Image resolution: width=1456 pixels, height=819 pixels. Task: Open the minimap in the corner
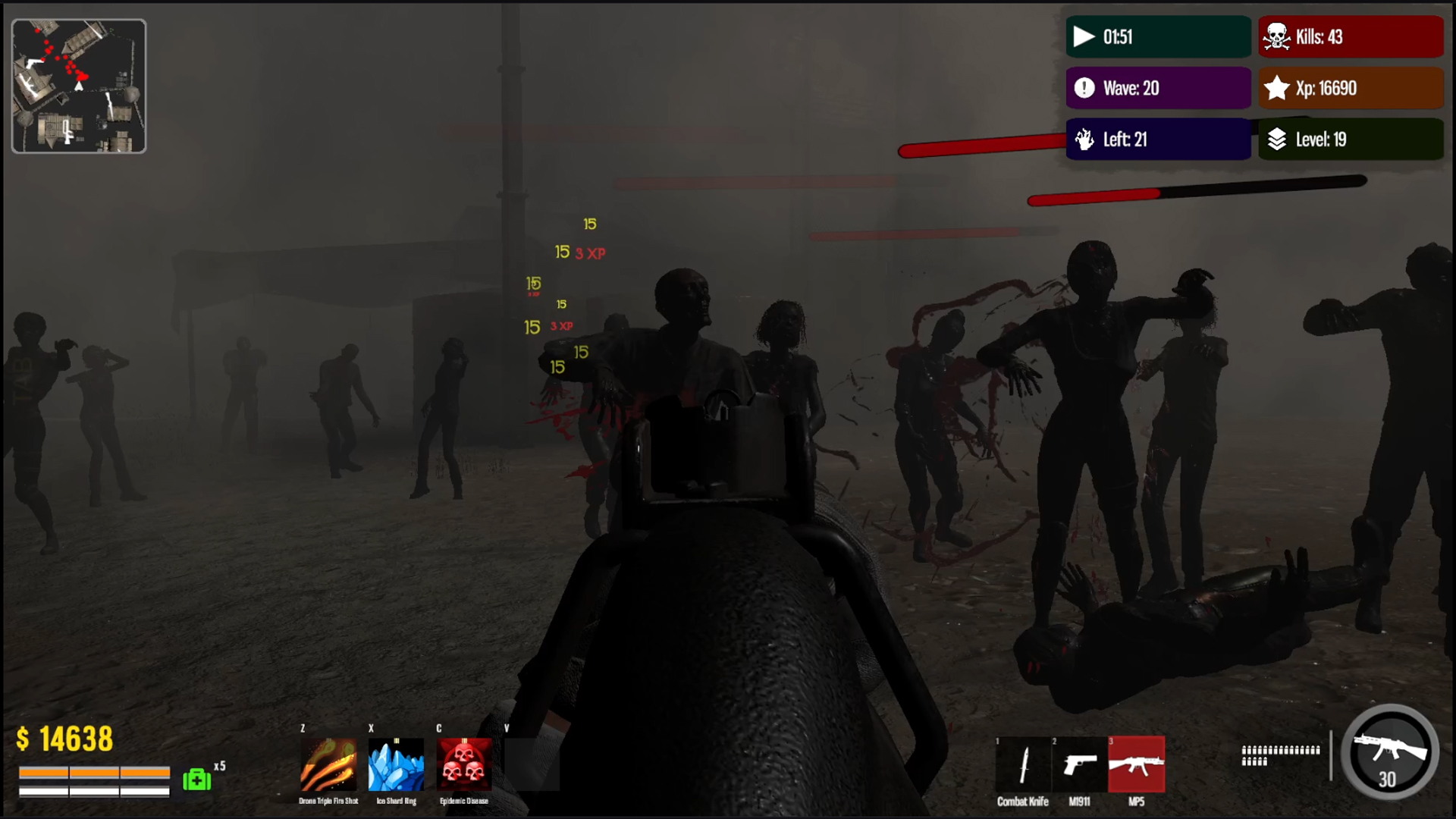click(x=78, y=84)
